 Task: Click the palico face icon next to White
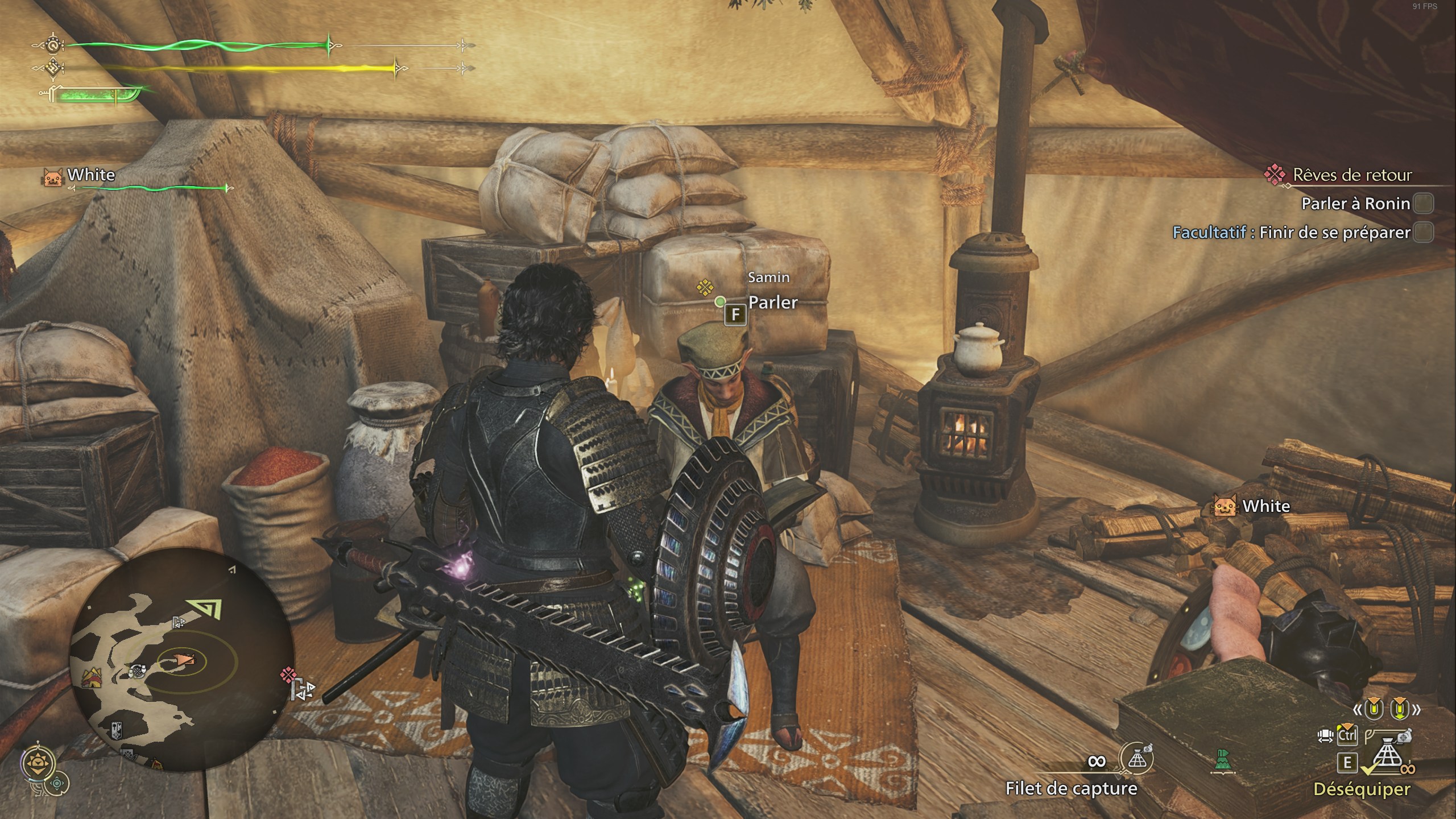(x=52, y=176)
